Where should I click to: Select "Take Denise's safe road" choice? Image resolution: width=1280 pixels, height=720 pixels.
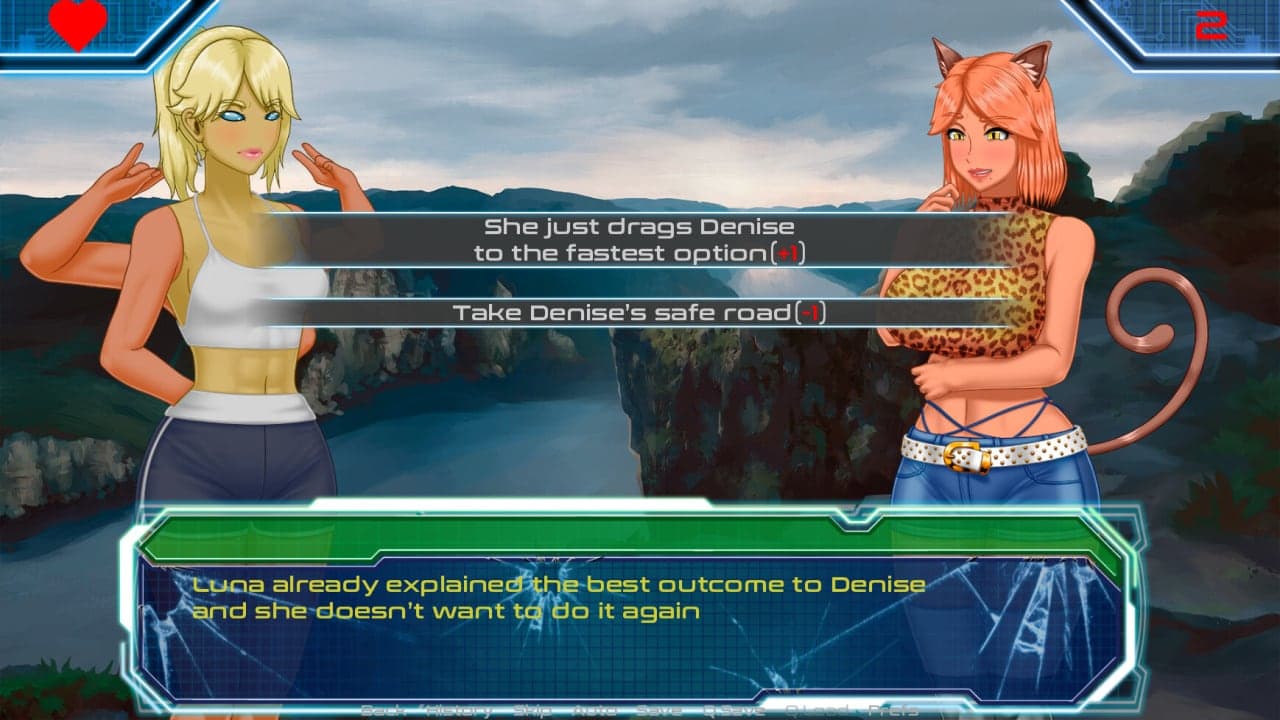click(640, 313)
